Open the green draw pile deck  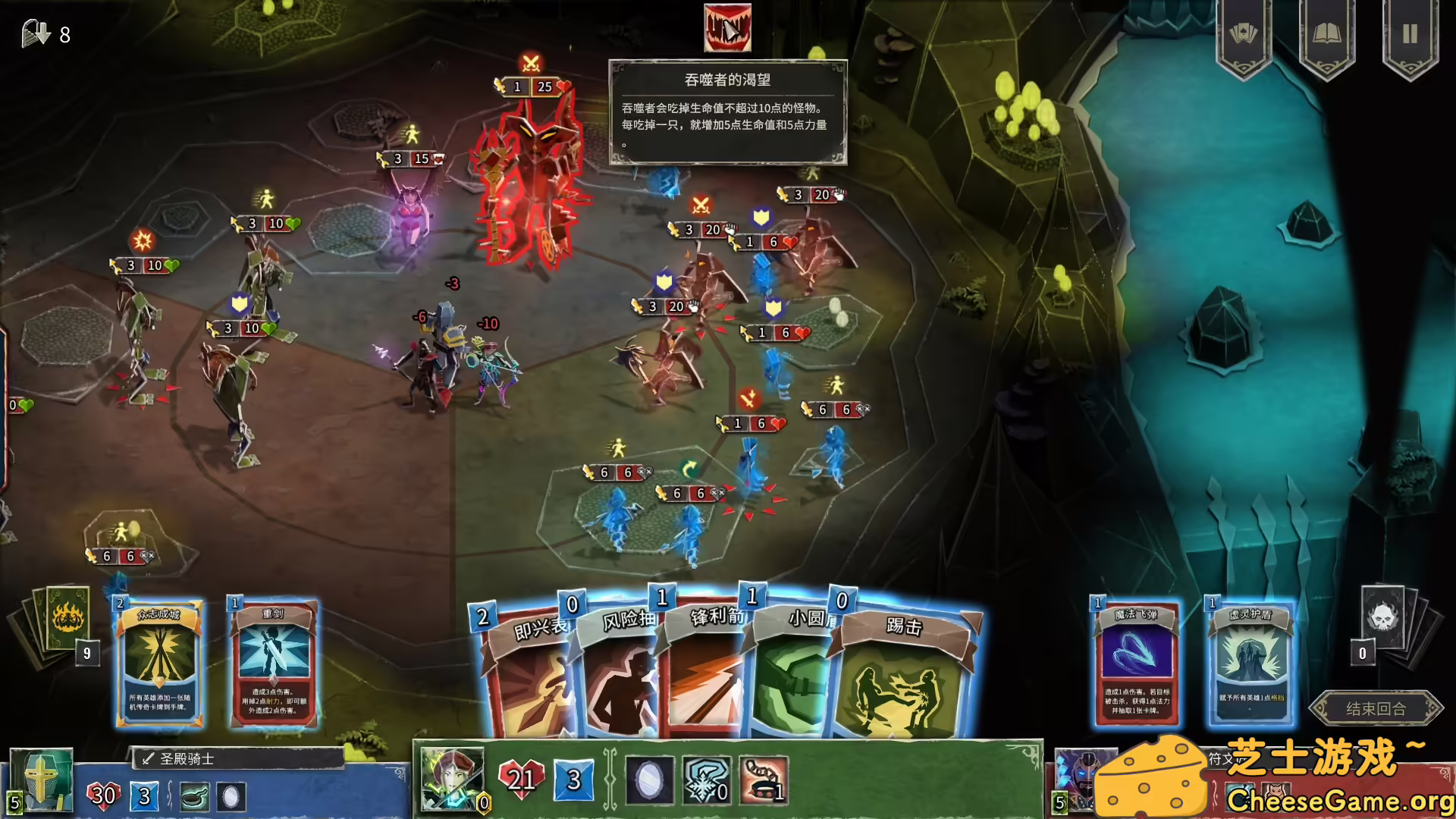[x=67, y=618]
